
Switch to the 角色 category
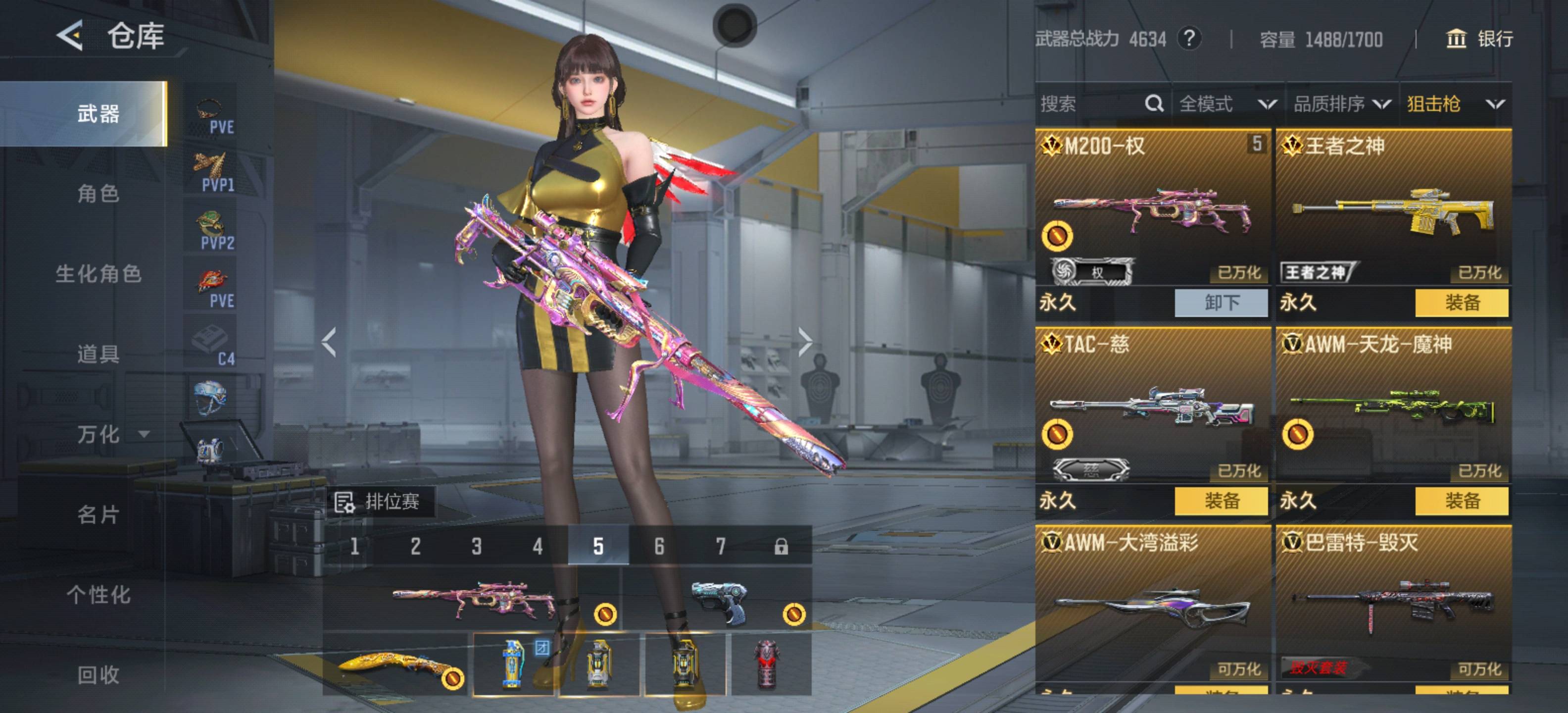click(x=98, y=194)
